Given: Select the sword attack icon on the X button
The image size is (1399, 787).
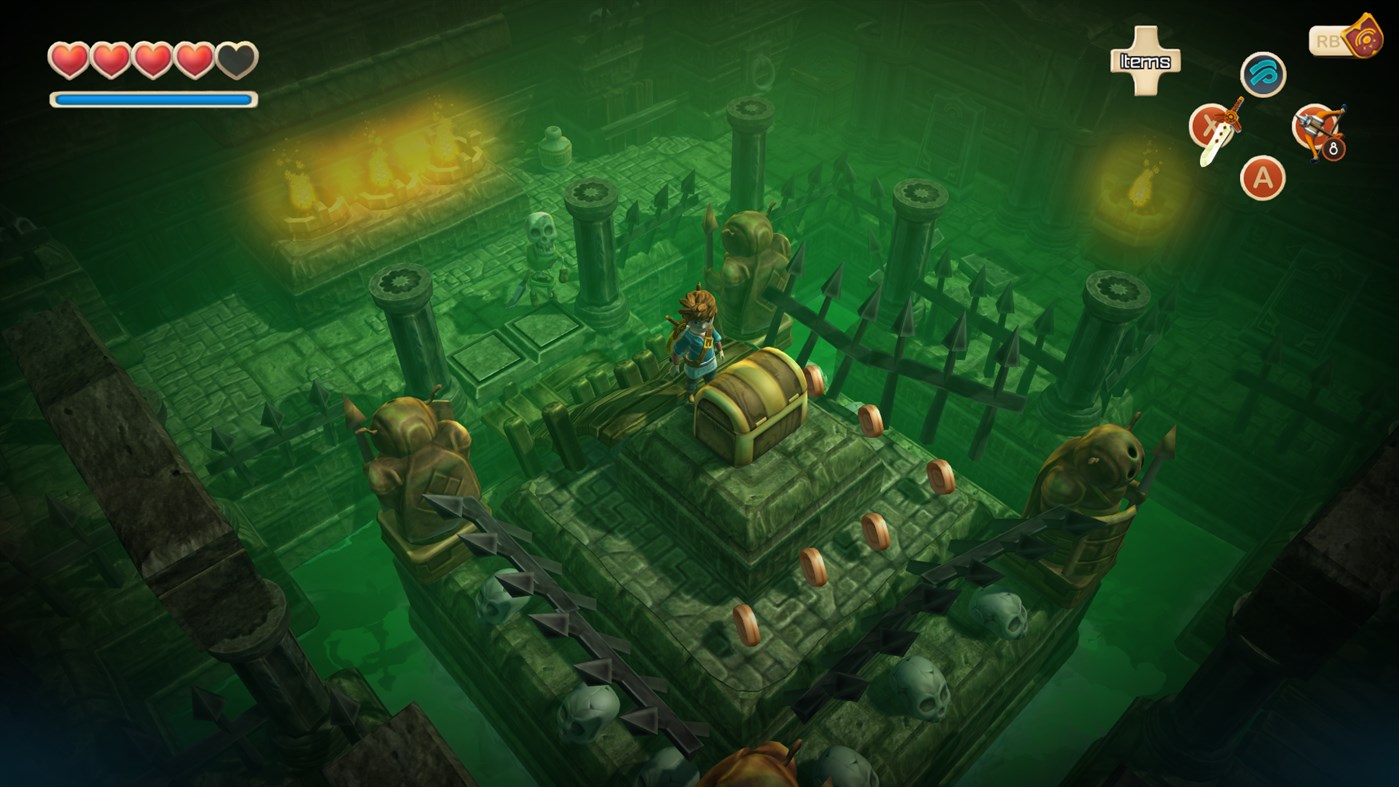Looking at the screenshot, I should click(1213, 130).
